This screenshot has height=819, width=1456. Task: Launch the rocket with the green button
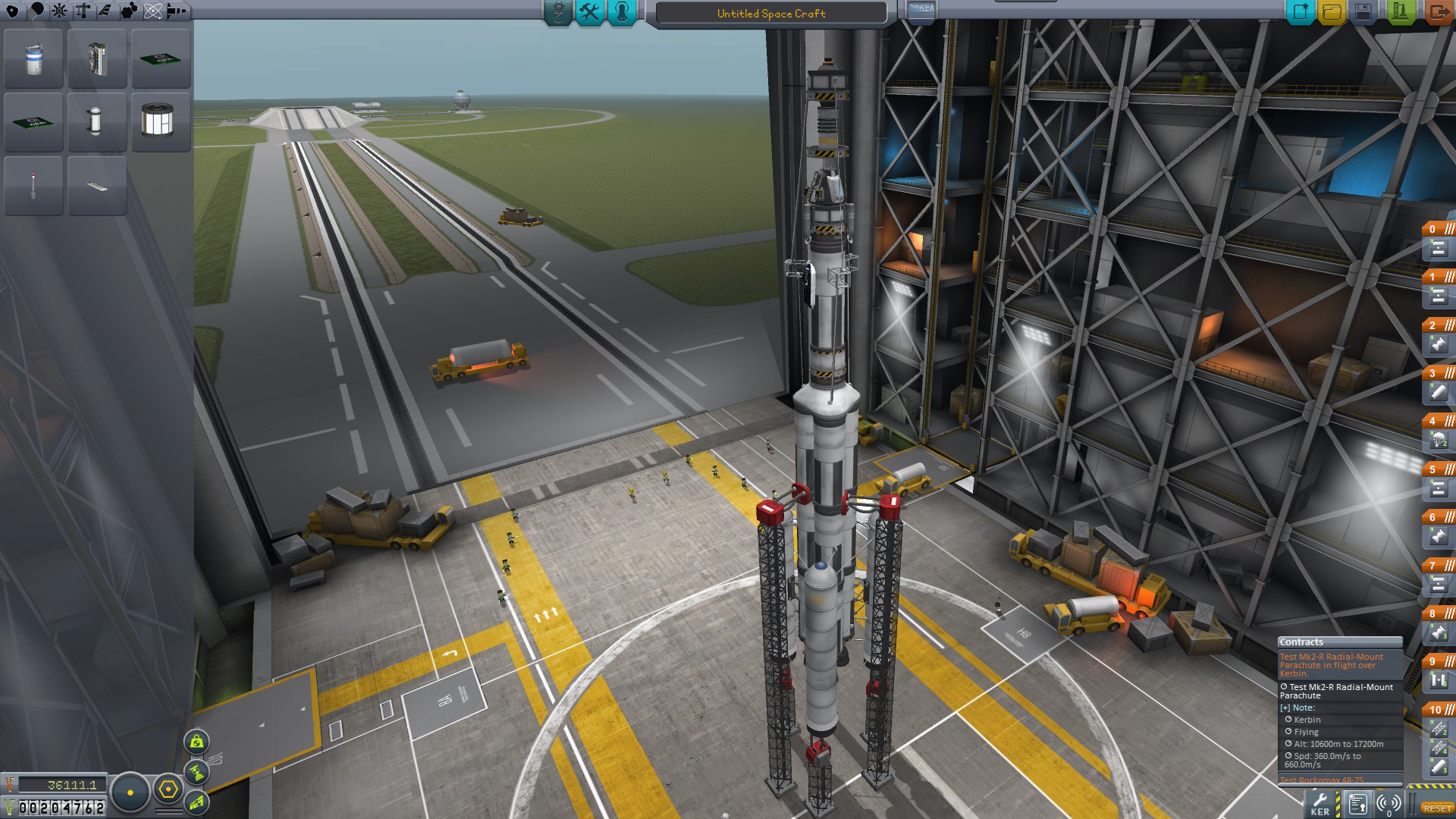click(1400, 12)
